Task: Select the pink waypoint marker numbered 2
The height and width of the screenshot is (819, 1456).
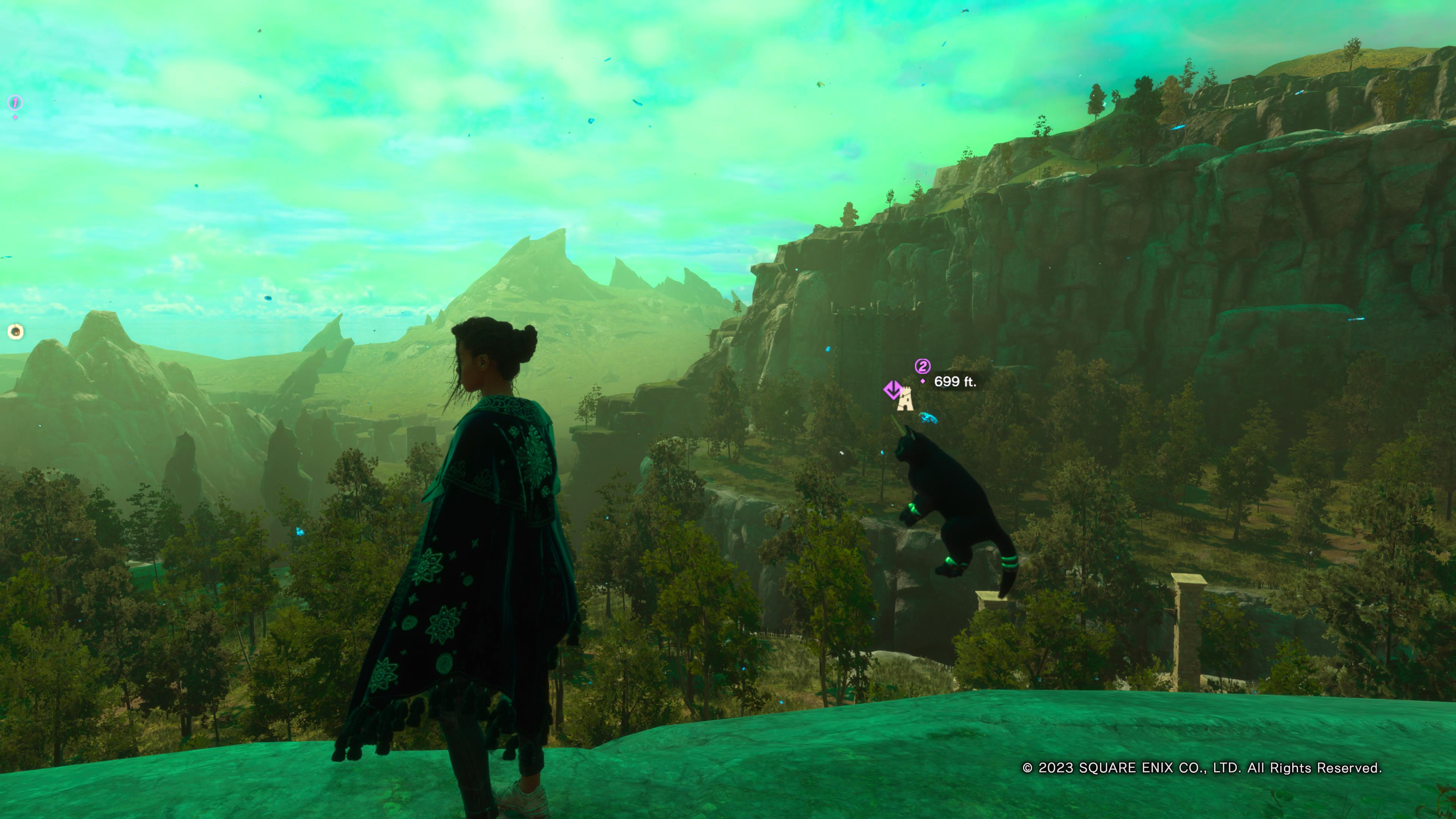Action: (923, 366)
